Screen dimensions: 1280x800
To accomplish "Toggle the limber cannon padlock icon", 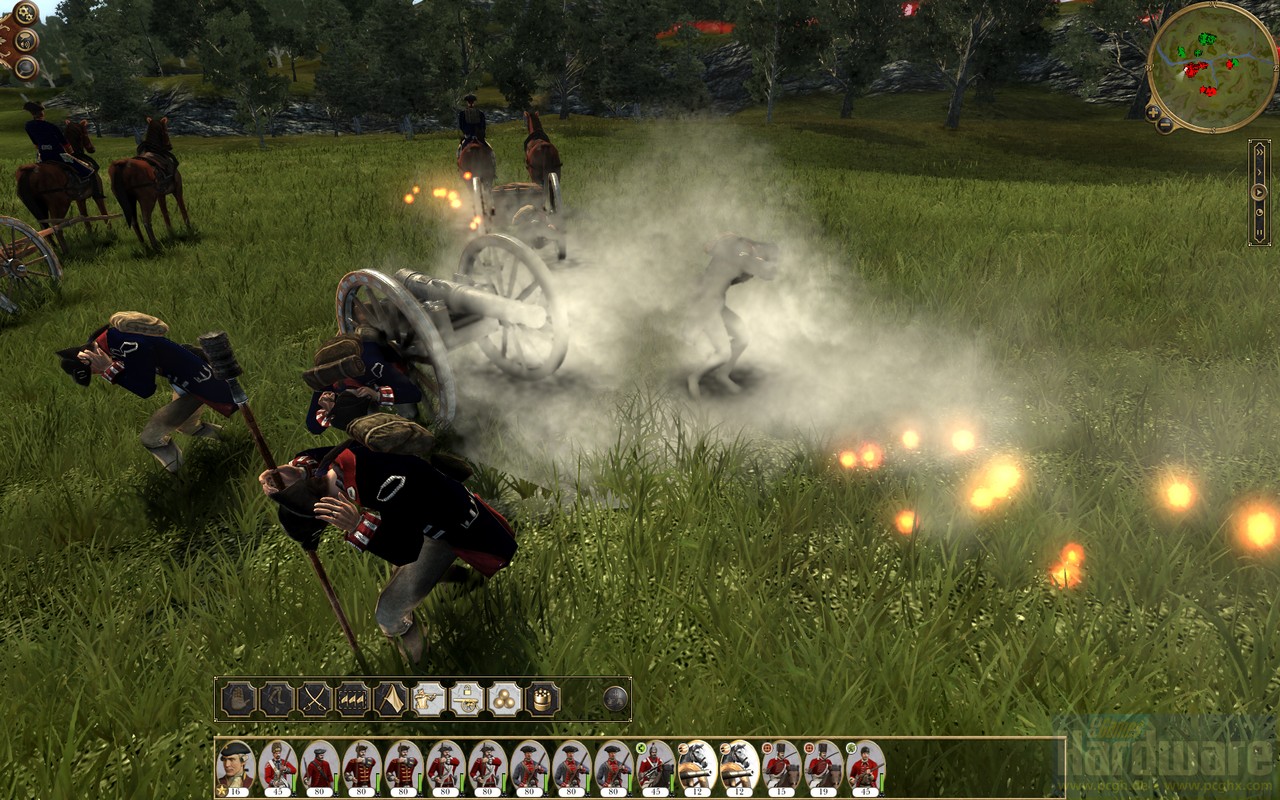I will pos(467,698).
